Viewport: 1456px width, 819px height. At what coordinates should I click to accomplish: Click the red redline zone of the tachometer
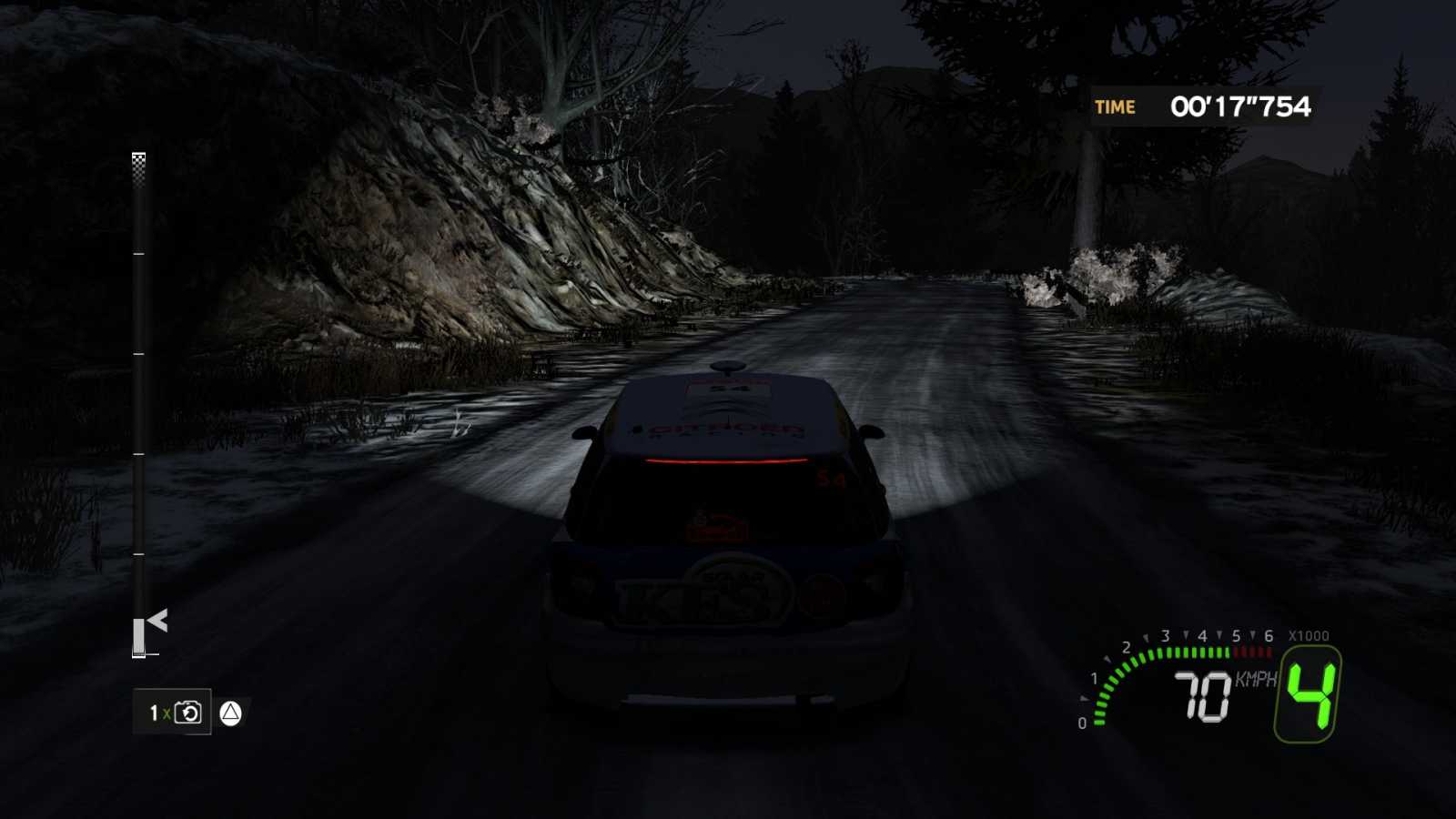tap(1251, 652)
